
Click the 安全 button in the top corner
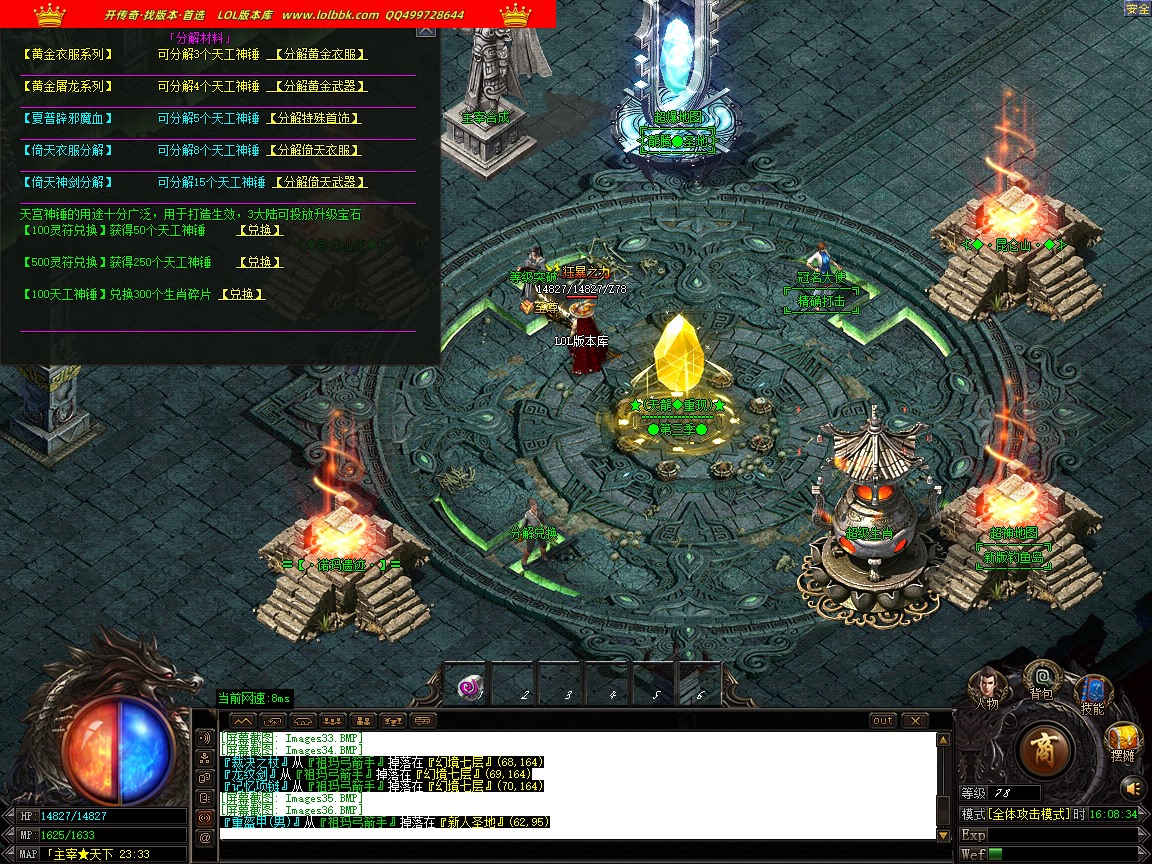point(1137,9)
